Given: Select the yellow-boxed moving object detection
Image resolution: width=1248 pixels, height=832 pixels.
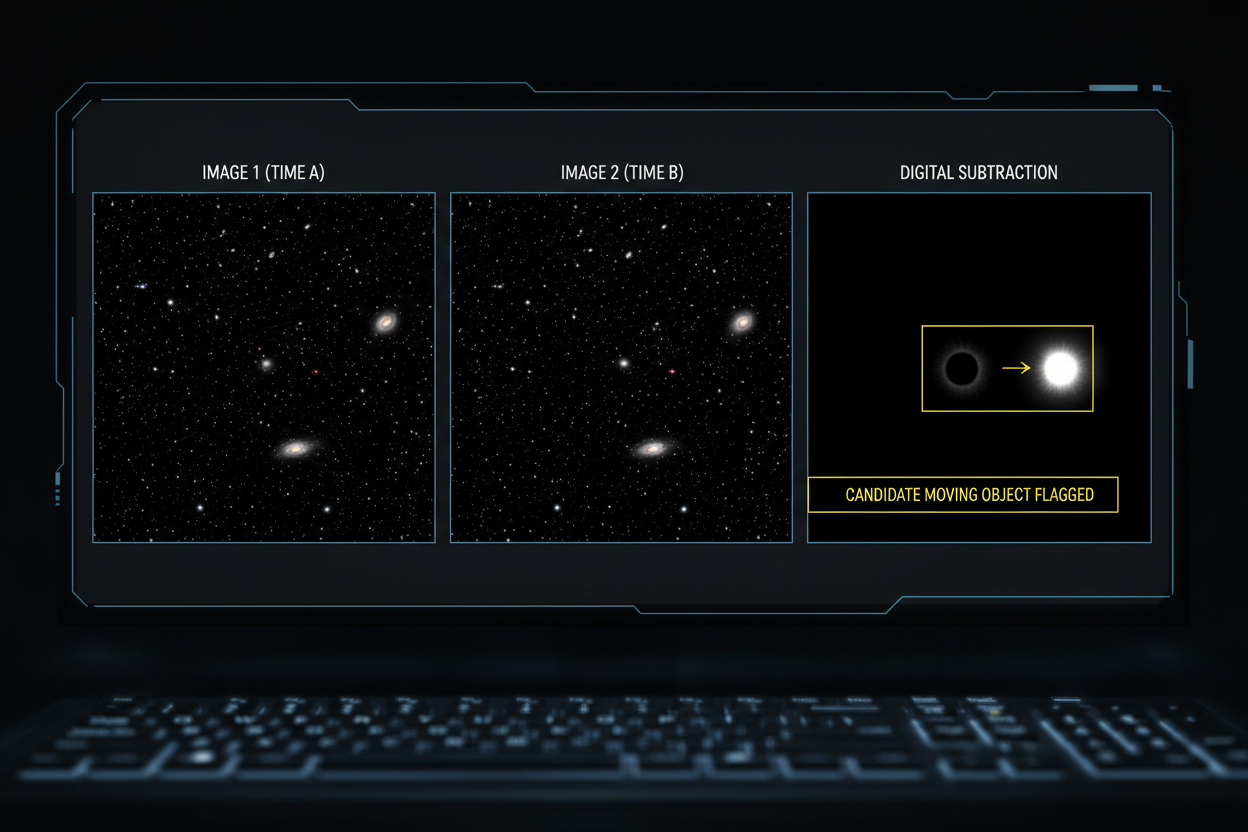Looking at the screenshot, I should click(x=1007, y=368).
